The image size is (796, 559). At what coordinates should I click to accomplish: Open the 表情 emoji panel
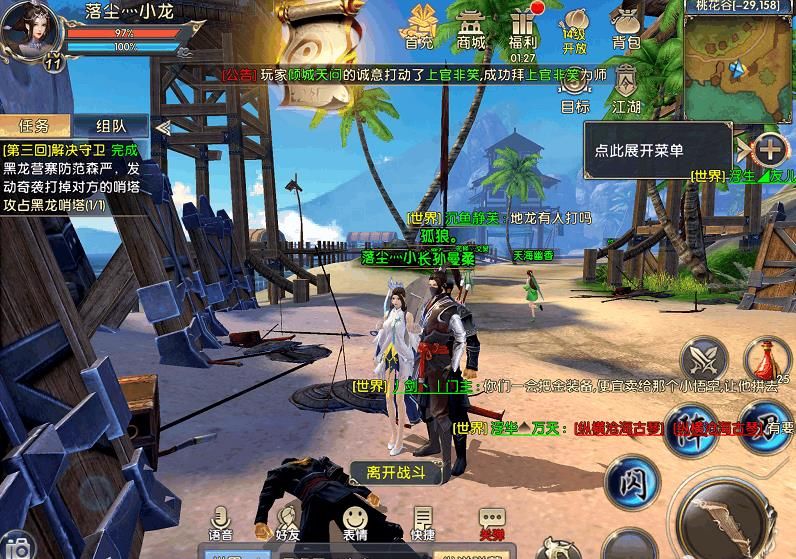tap(354, 522)
